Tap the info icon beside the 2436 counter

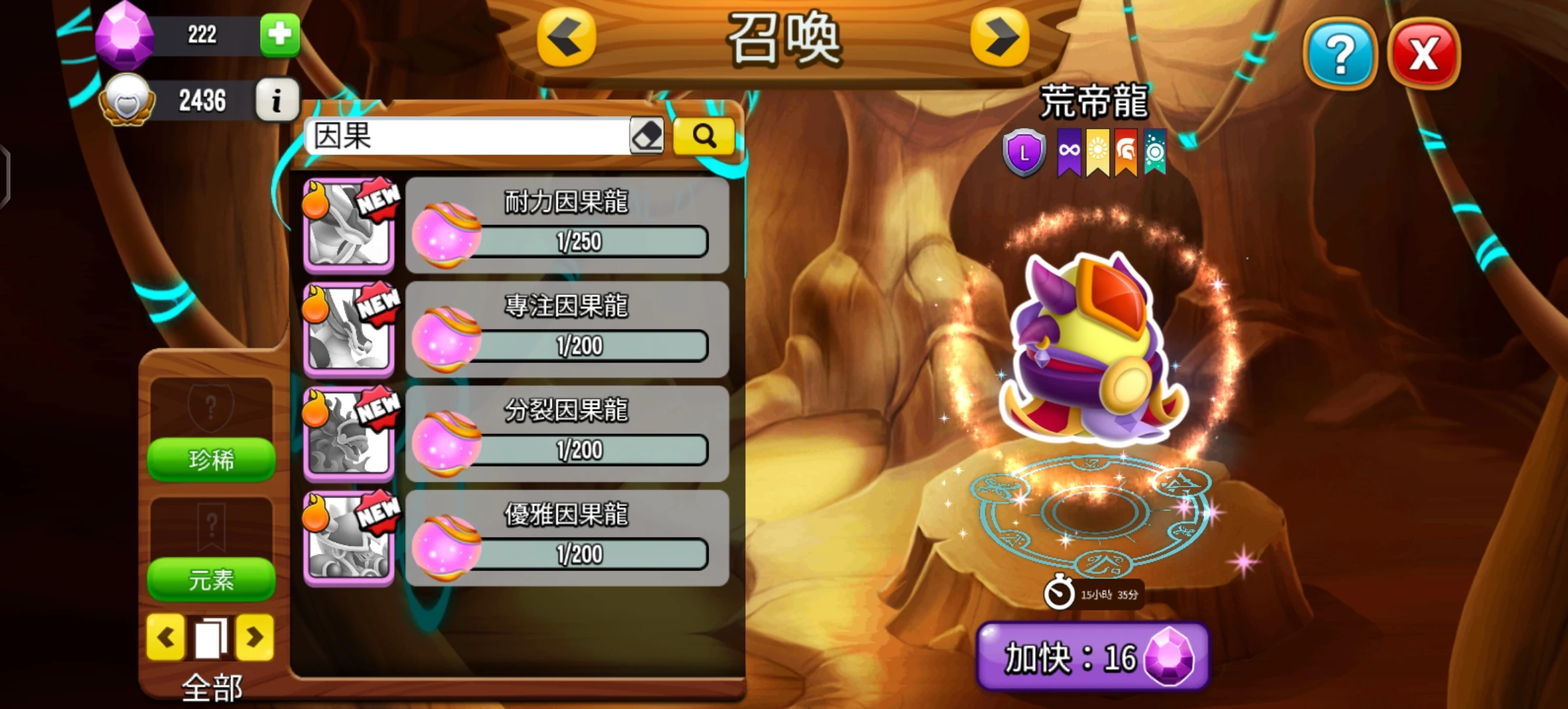pyautogui.click(x=277, y=99)
